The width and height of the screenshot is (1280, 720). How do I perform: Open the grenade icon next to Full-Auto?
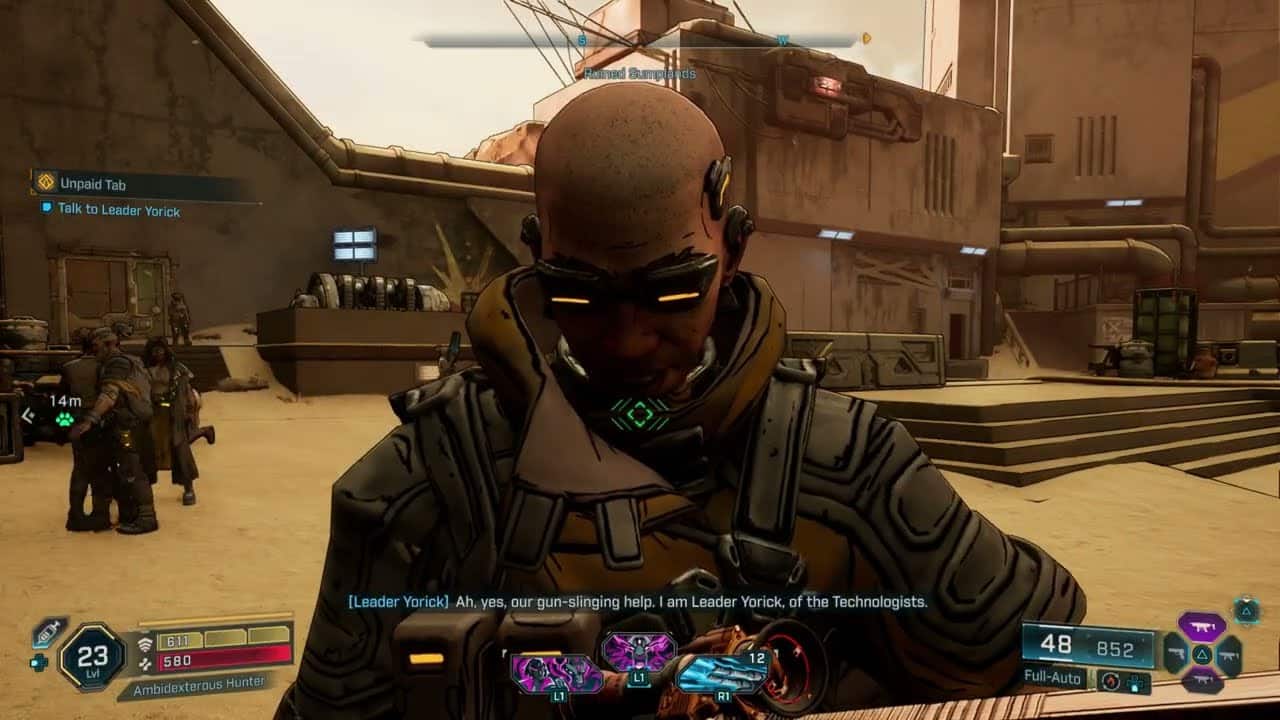pyautogui.click(x=1110, y=681)
